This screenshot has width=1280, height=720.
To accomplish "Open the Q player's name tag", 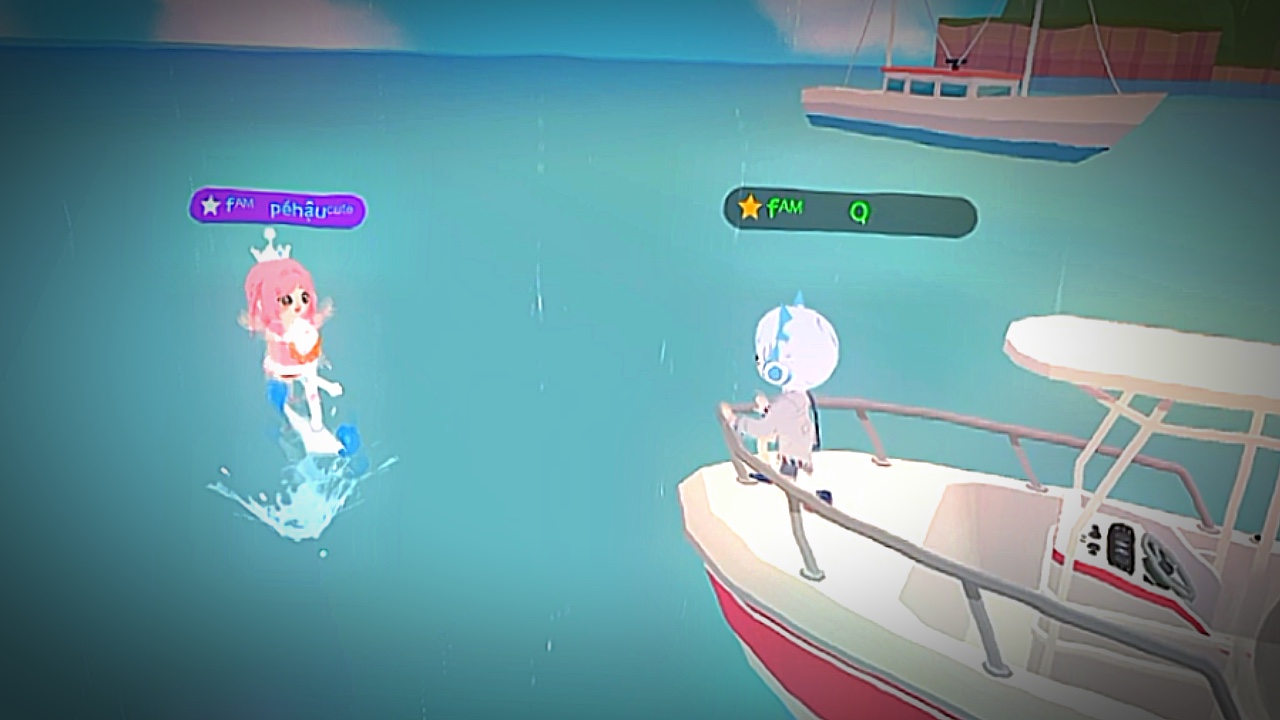I will pos(849,212).
